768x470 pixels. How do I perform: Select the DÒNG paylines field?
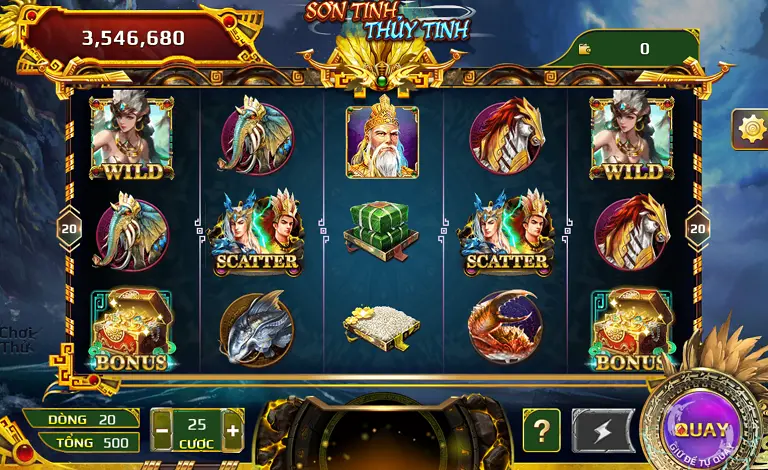81,419
